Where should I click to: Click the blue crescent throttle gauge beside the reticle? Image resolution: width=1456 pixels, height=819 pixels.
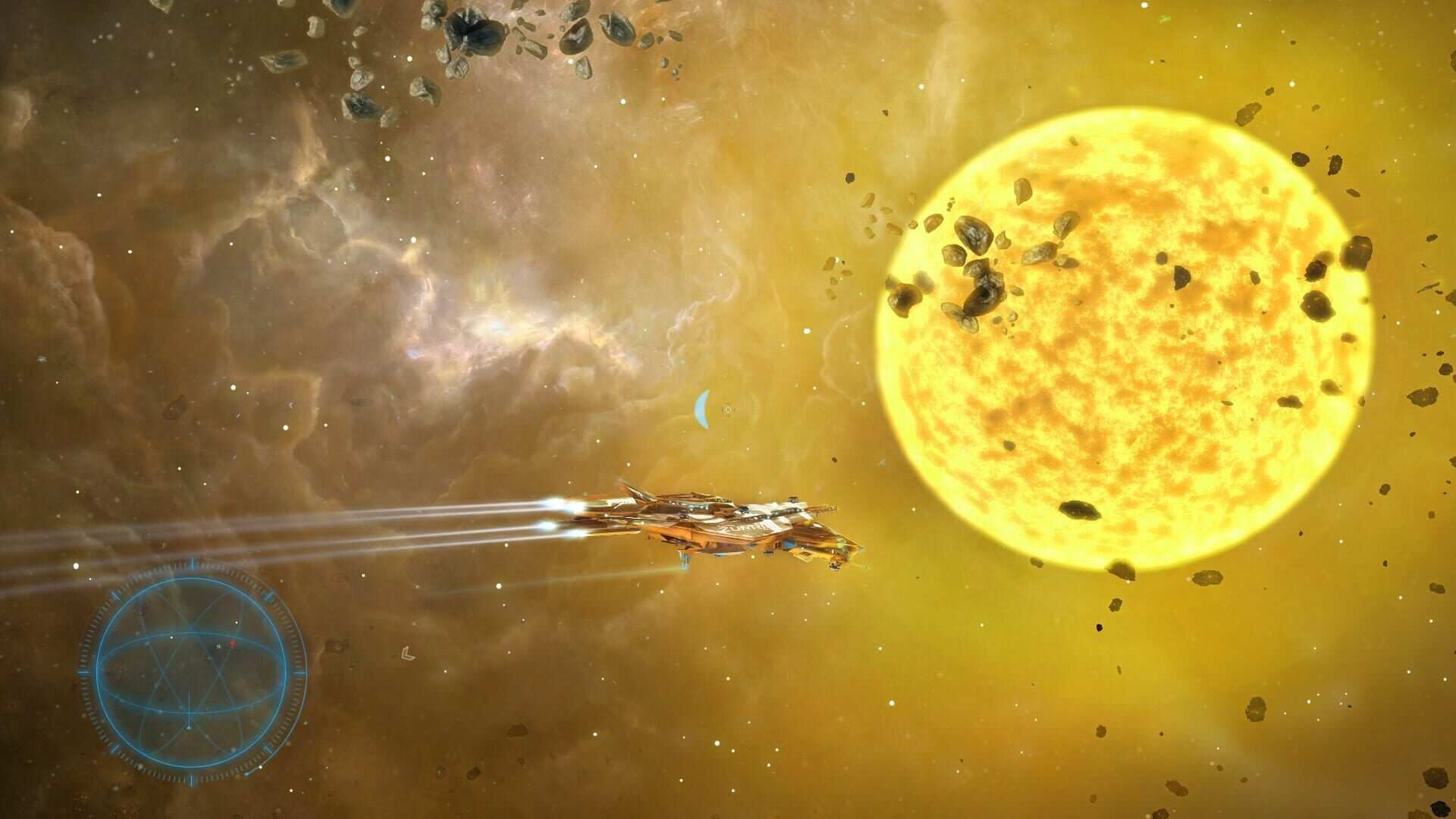click(702, 409)
